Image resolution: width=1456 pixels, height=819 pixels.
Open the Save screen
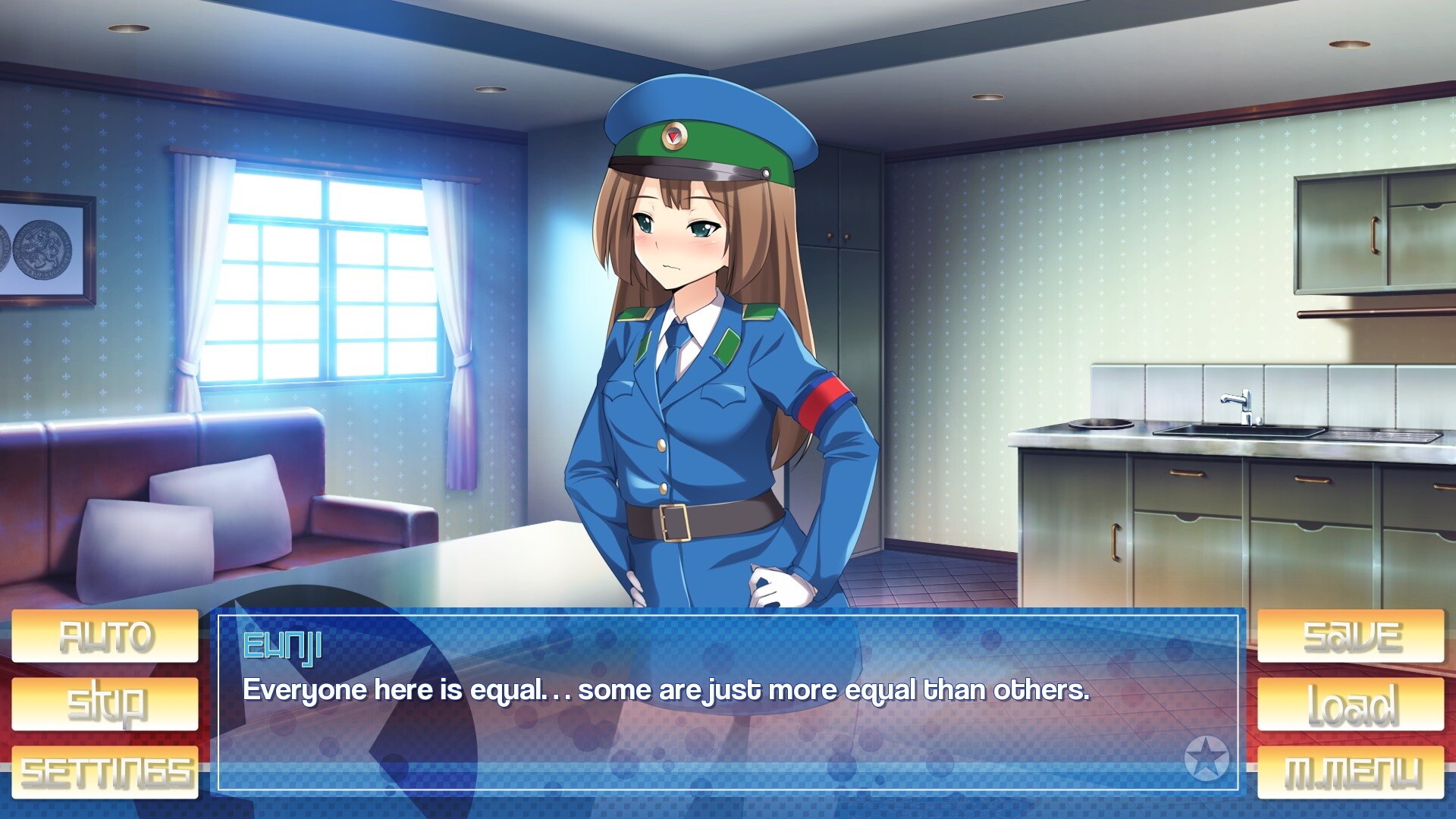[x=1351, y=635]
